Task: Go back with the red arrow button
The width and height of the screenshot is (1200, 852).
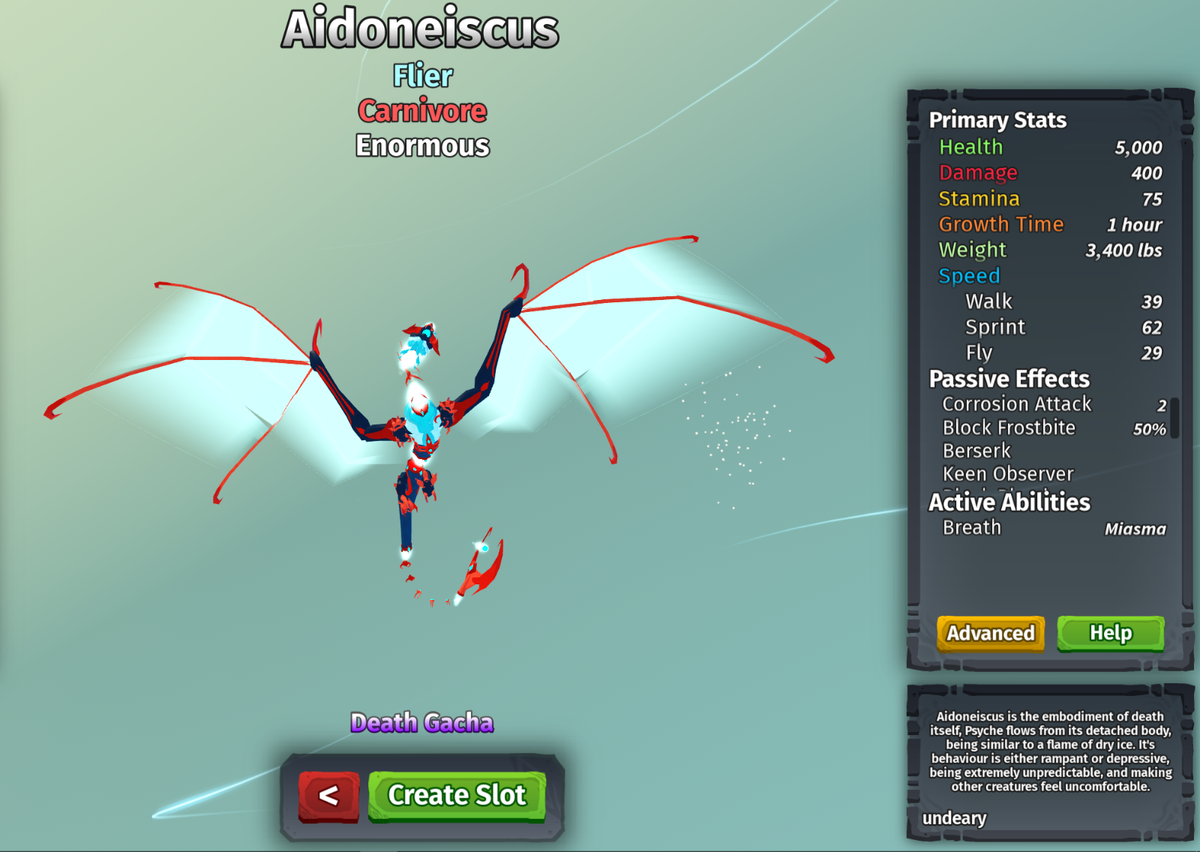Action: pyautogui.click(x=328, y=796)
